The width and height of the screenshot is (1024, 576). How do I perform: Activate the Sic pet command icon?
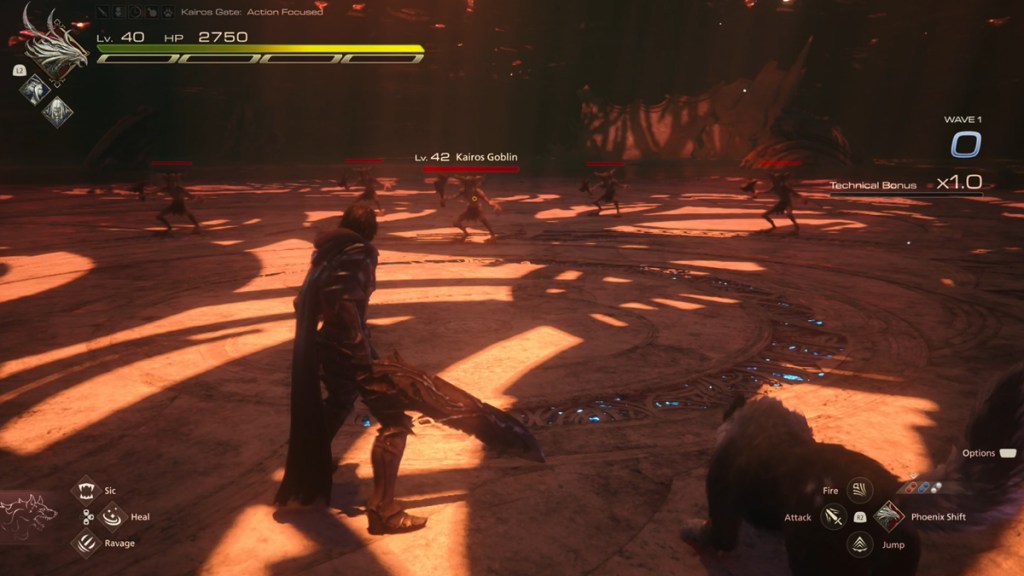[86, 490]
